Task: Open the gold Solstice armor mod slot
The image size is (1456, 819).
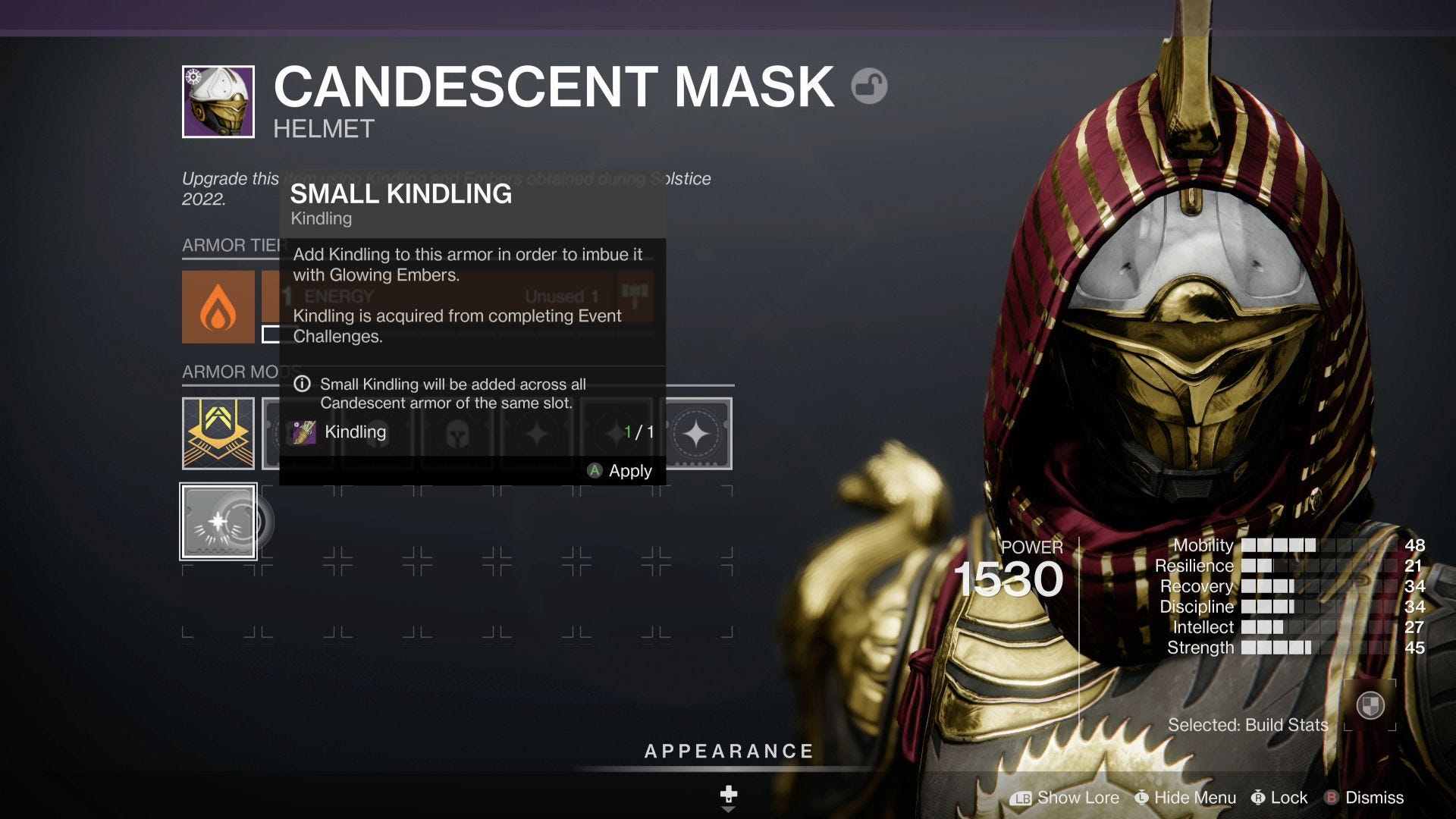Action: (218, 433)
